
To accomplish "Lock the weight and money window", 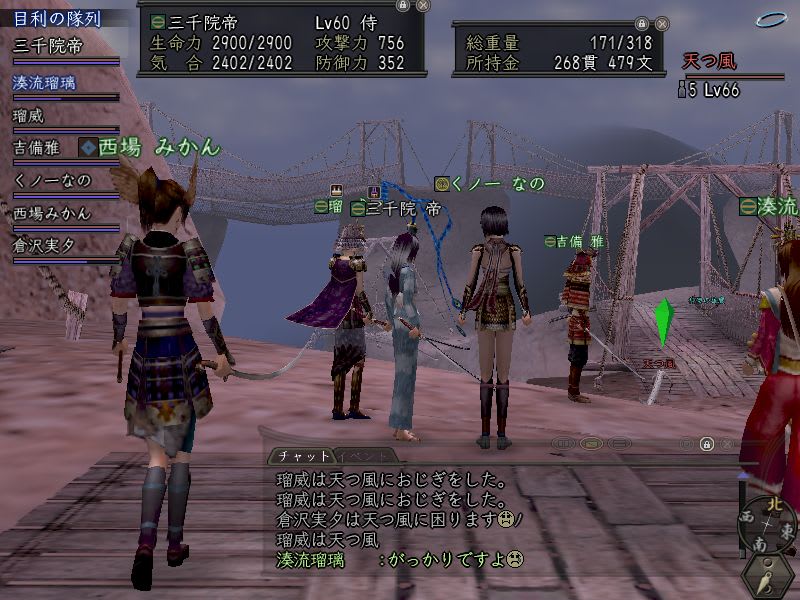I will point(640,23).
